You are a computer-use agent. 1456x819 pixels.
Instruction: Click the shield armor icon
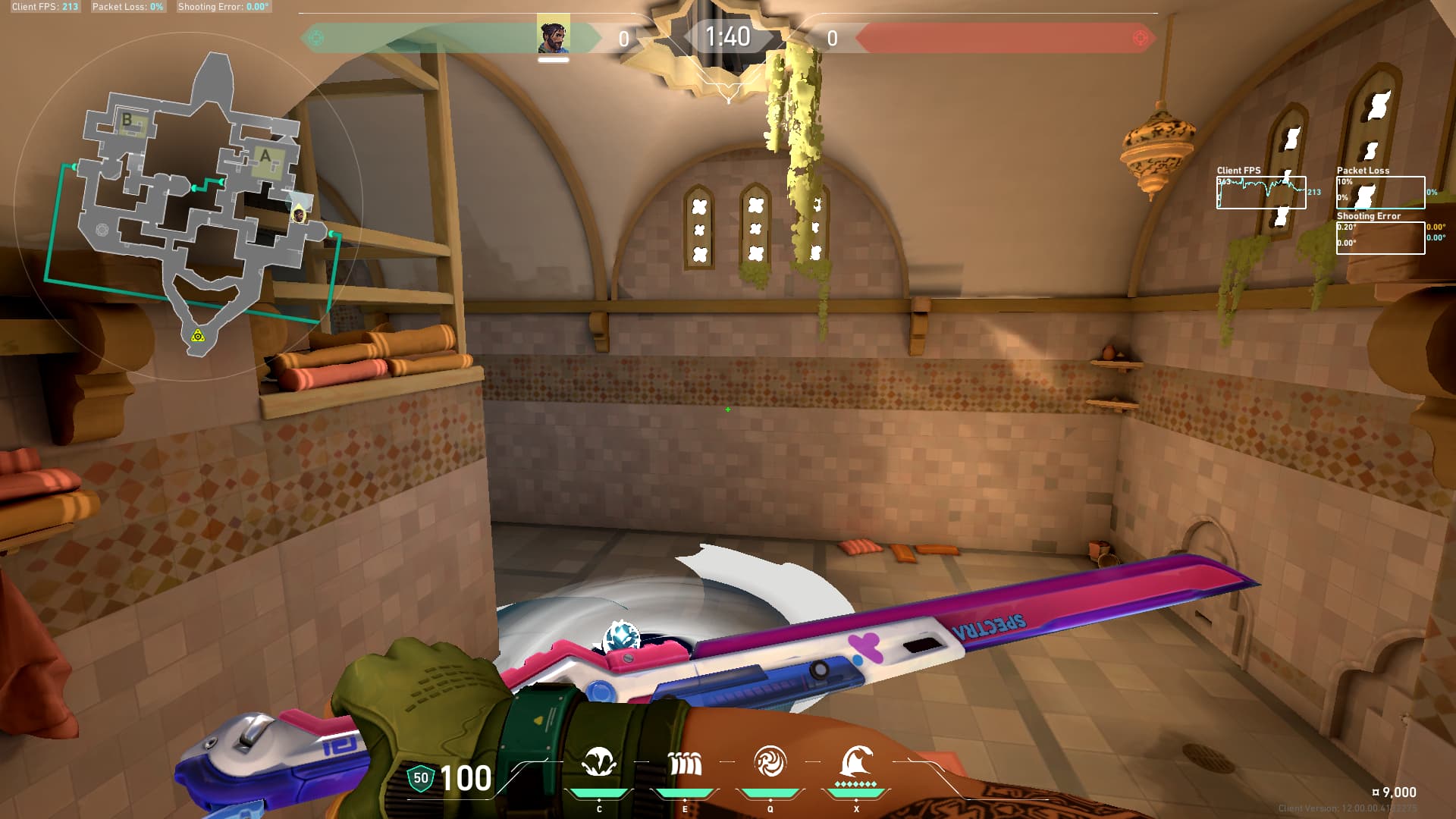(420, 778)
